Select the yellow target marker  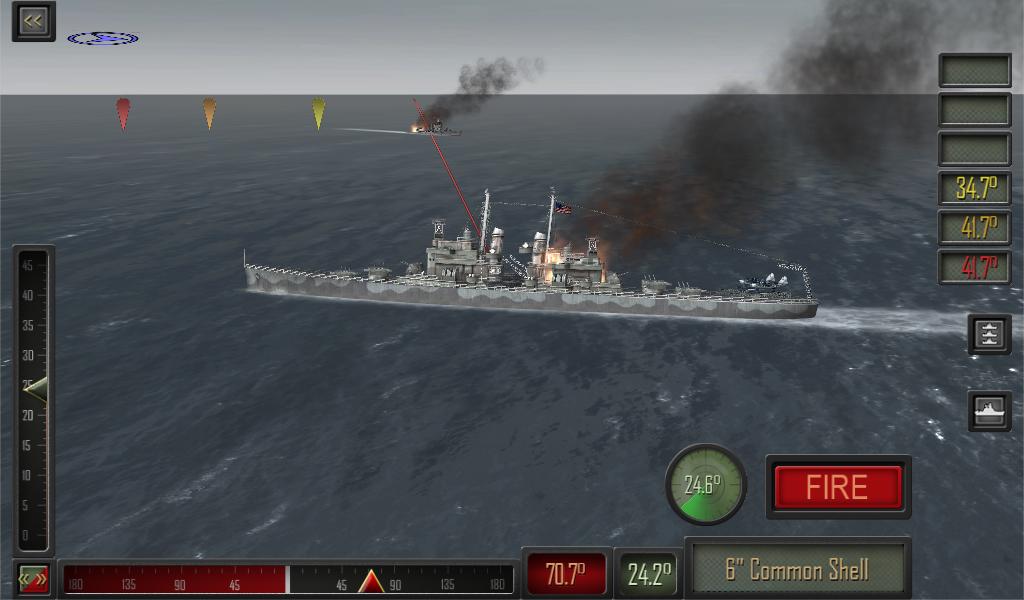[x=318, y=112]
